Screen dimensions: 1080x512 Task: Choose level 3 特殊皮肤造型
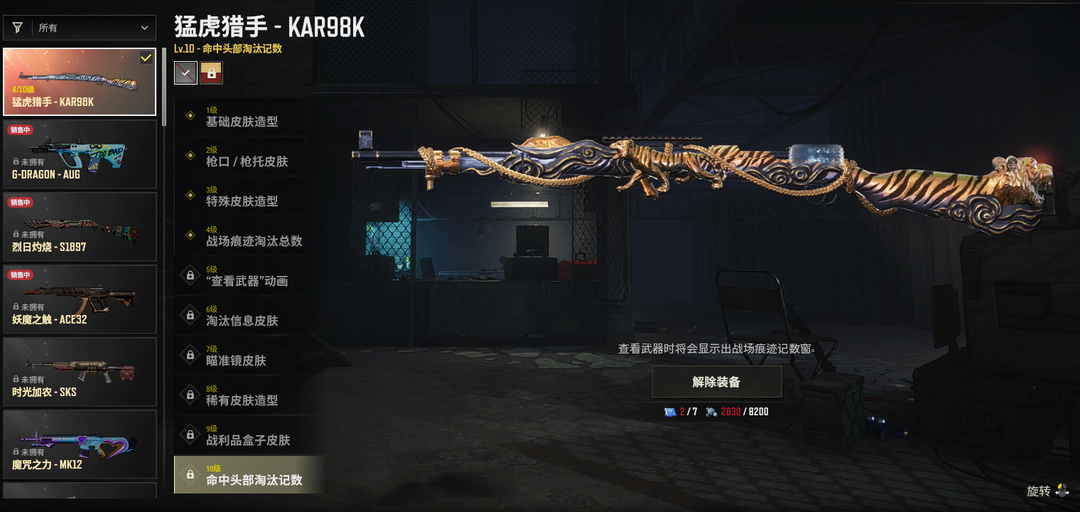[x=248, y=196]
